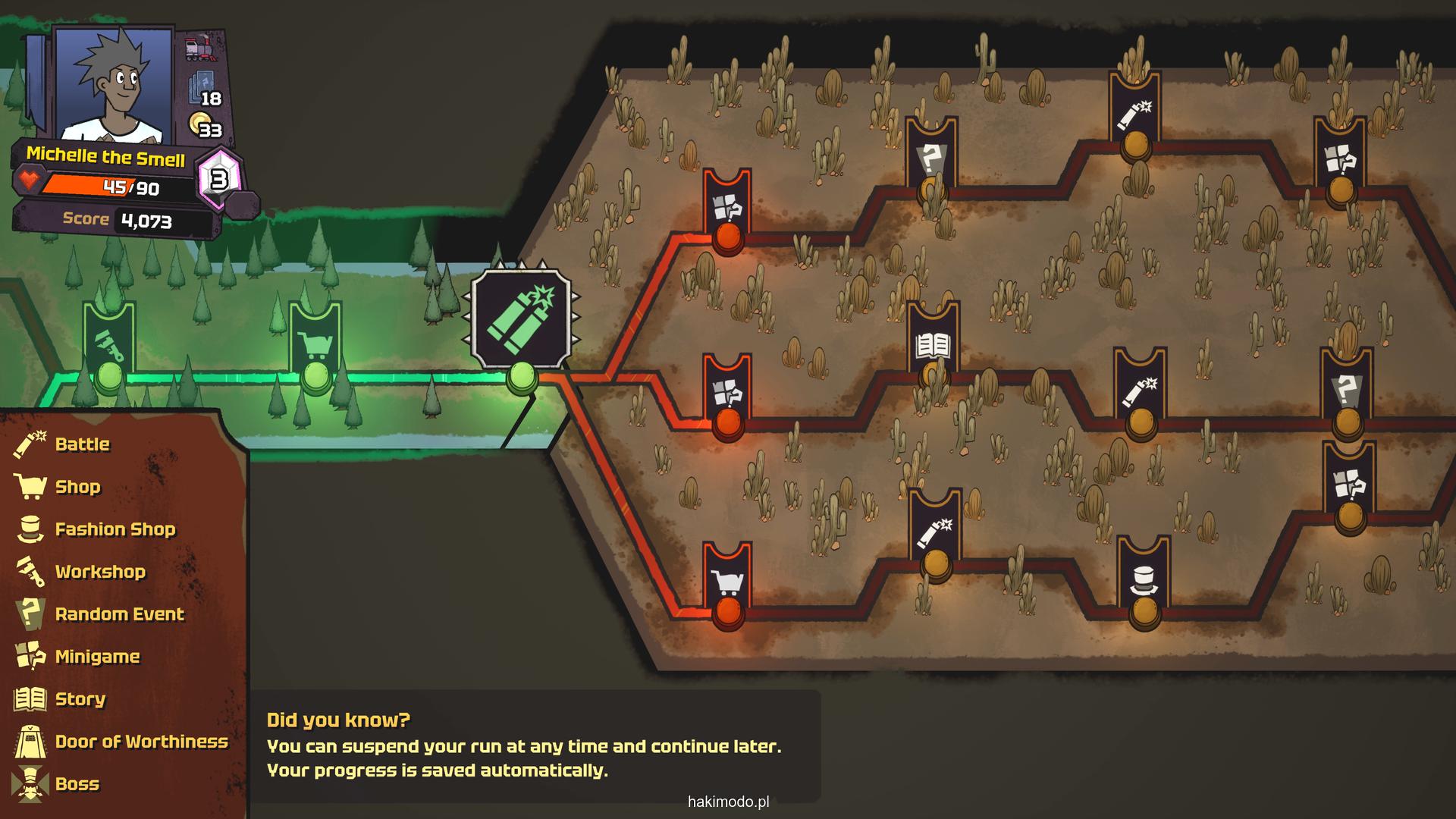Click the train icon beside the portrait
Screen dimensions: 1456x819
(200, 49)
